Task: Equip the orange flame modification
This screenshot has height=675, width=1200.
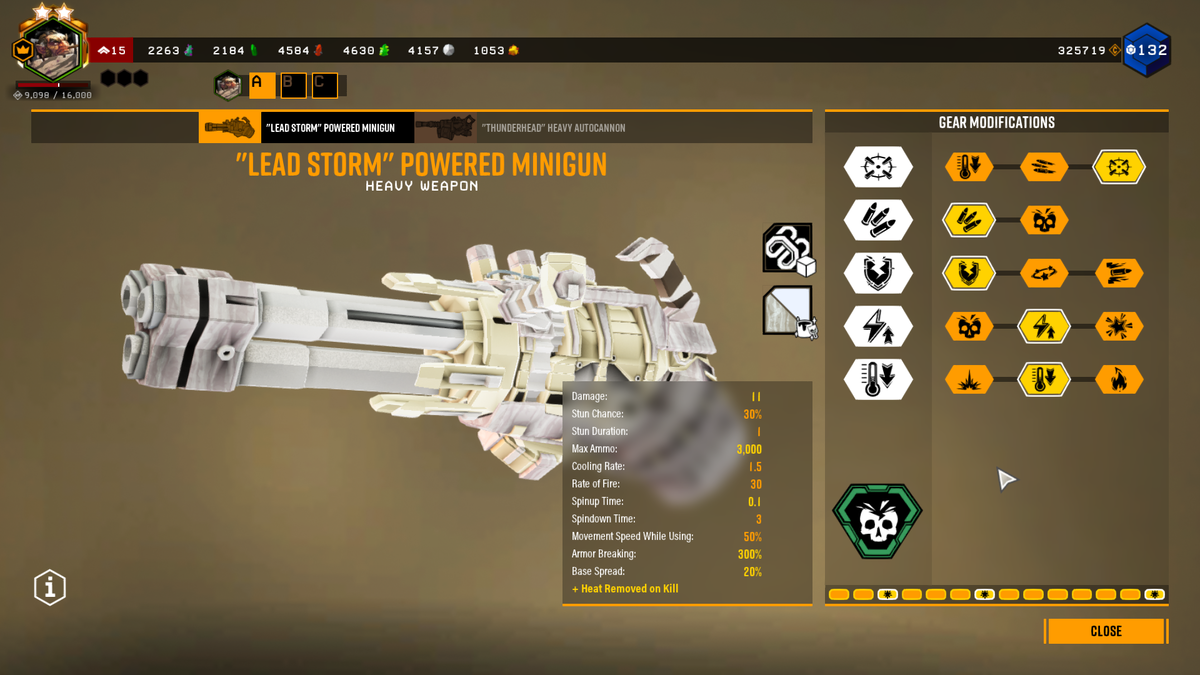Action: (x=1119, y=380)
